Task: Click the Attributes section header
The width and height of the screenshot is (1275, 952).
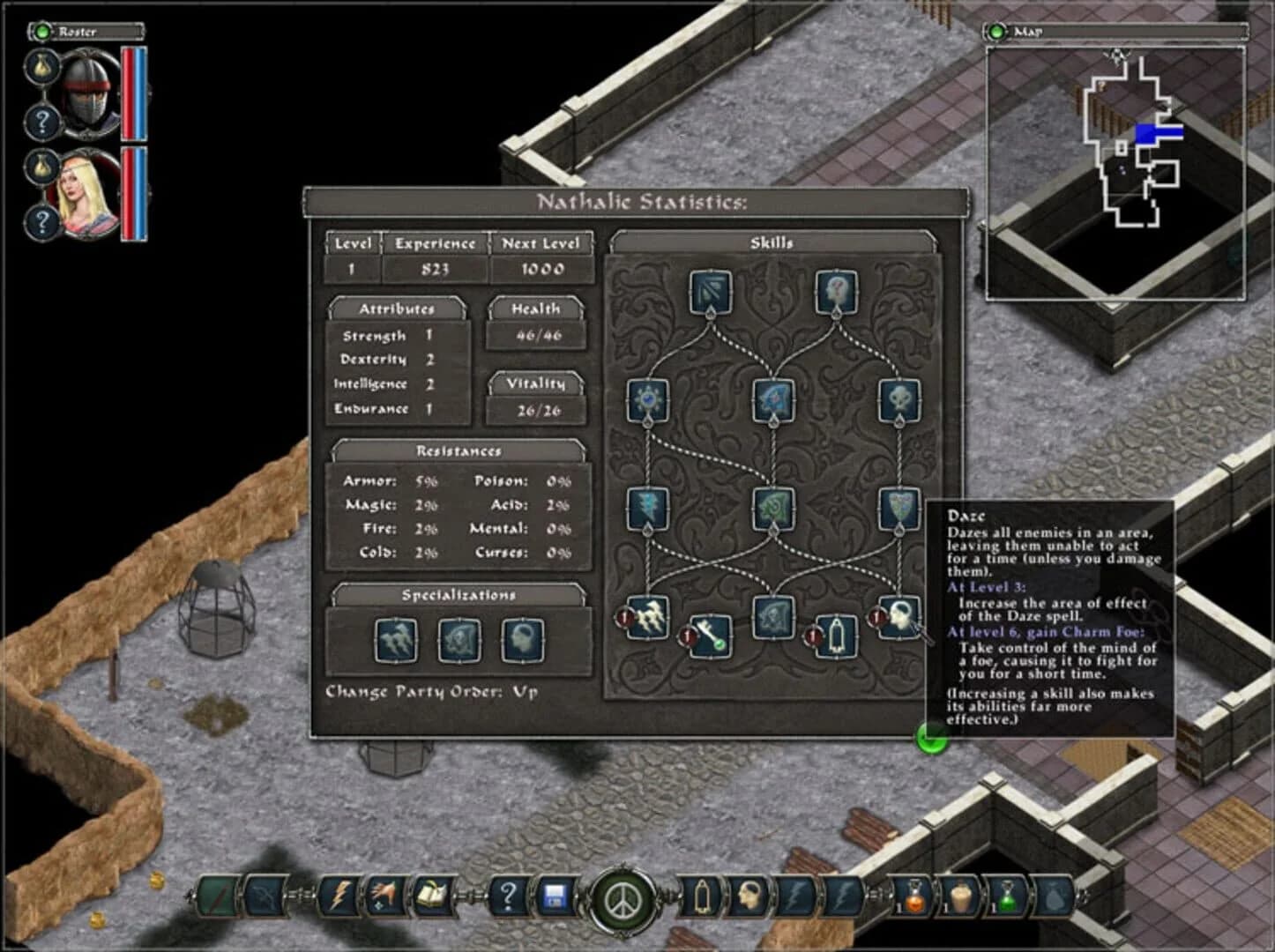Action: pos(399,308)
